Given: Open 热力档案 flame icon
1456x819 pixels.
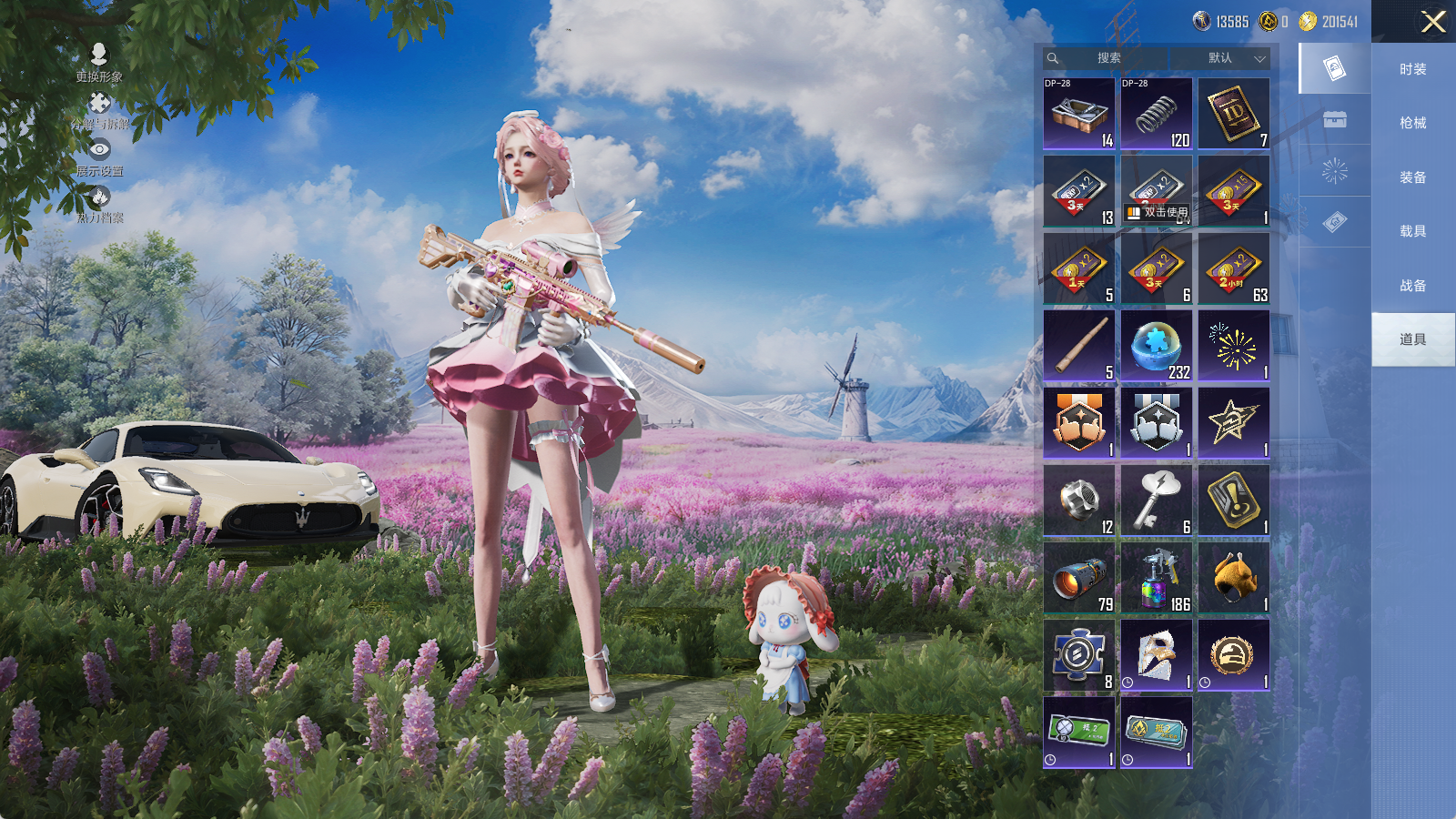Looking at the screenshot, I should tap(99, 203).
